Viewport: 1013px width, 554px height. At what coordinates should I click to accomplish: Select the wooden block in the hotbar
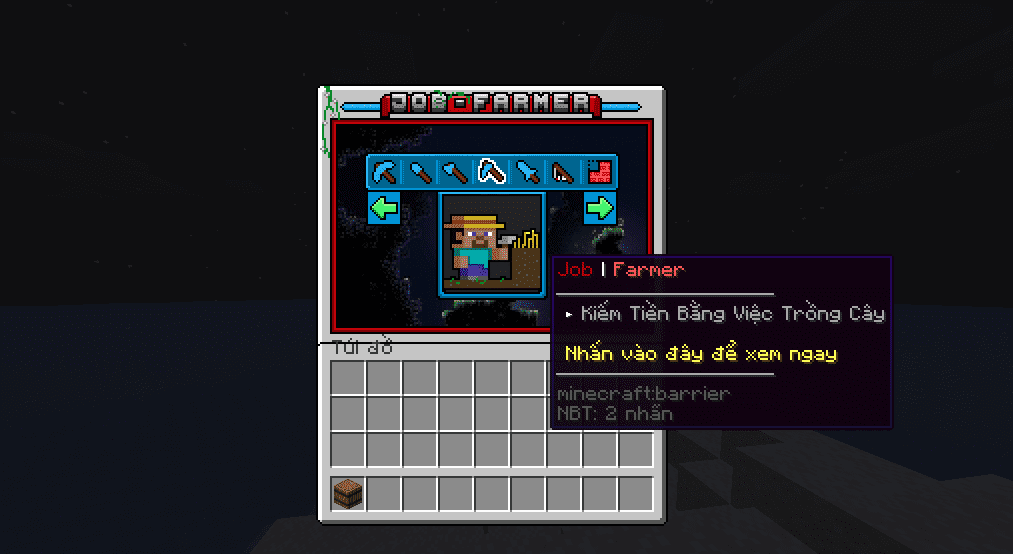[x=348, y=493]
